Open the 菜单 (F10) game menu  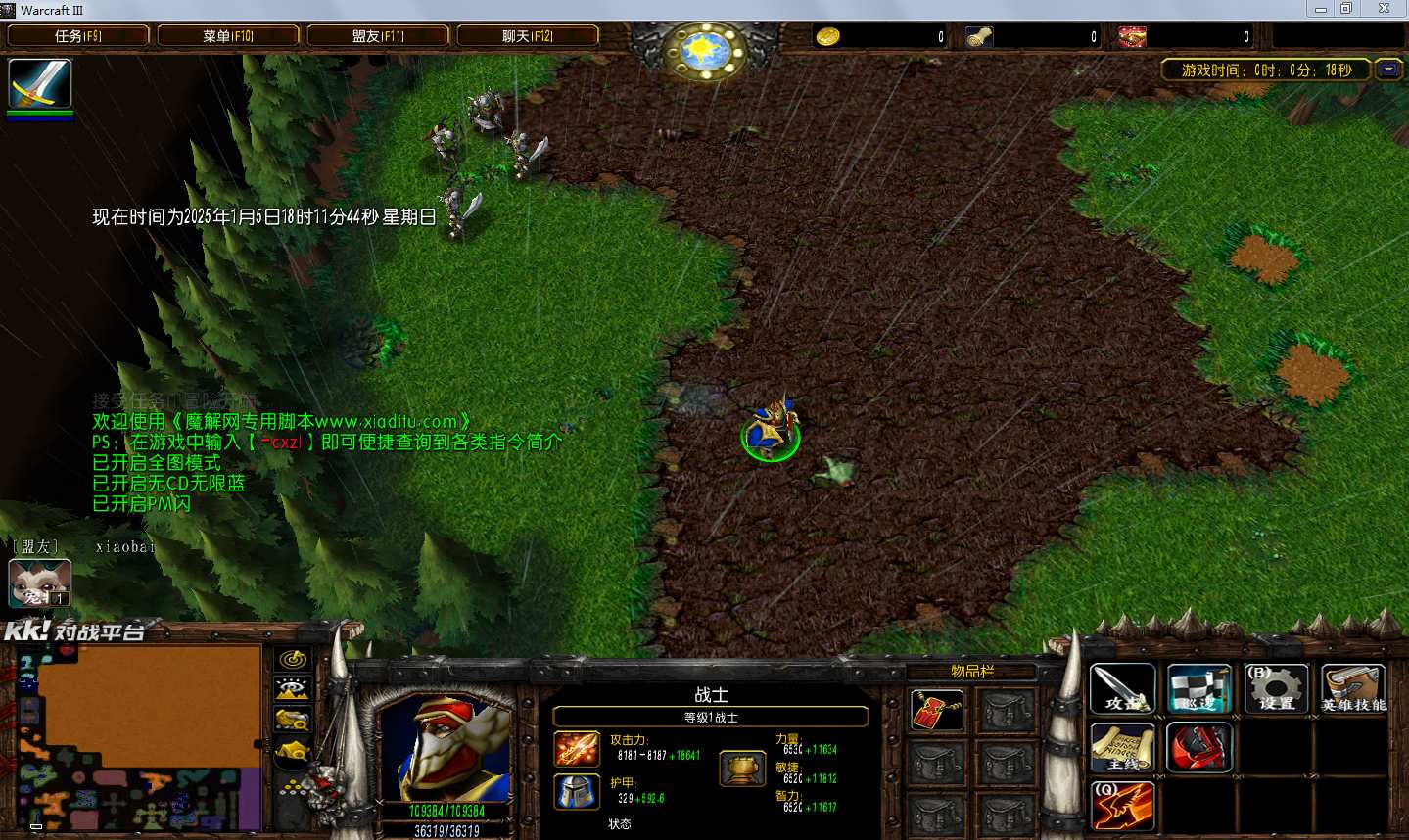click(x=228, y=36)
